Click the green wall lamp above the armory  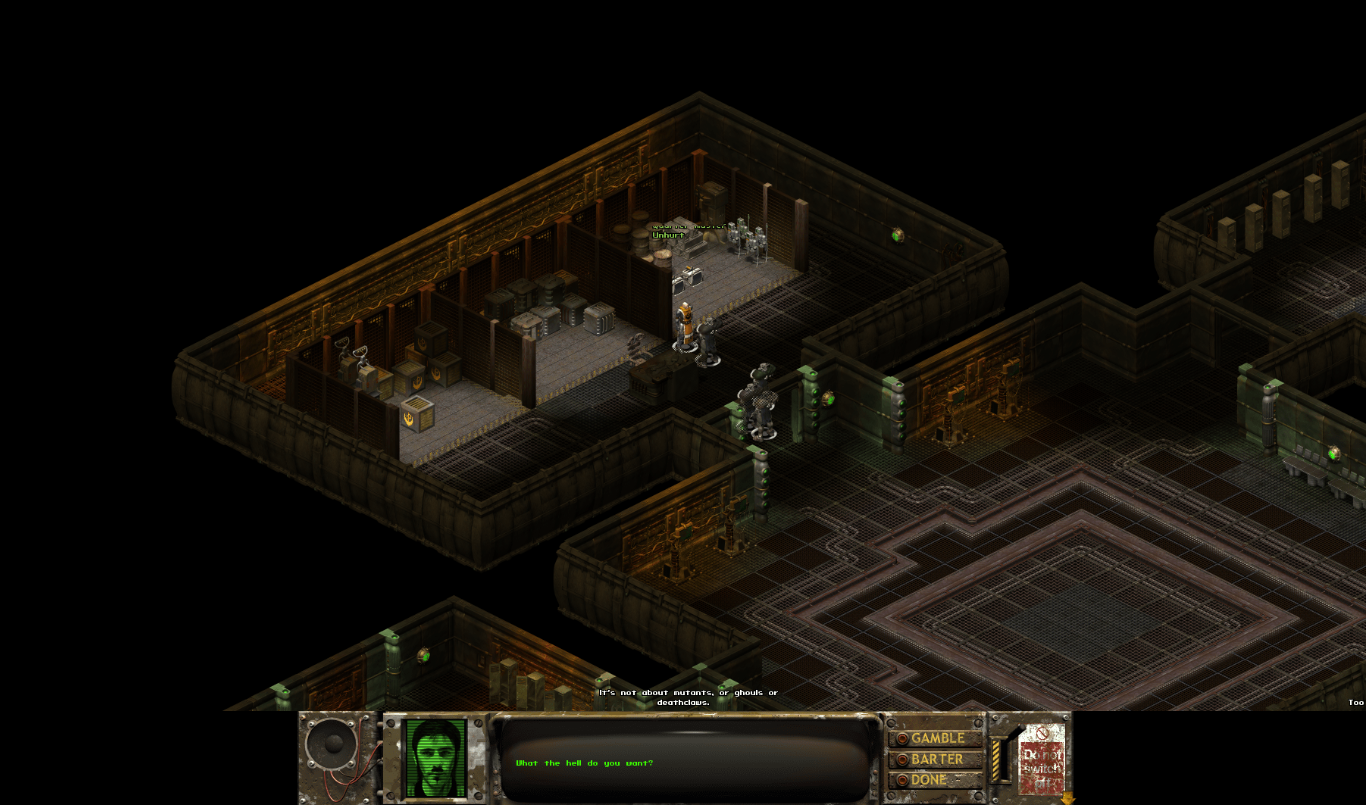click(x=897, y=236)
